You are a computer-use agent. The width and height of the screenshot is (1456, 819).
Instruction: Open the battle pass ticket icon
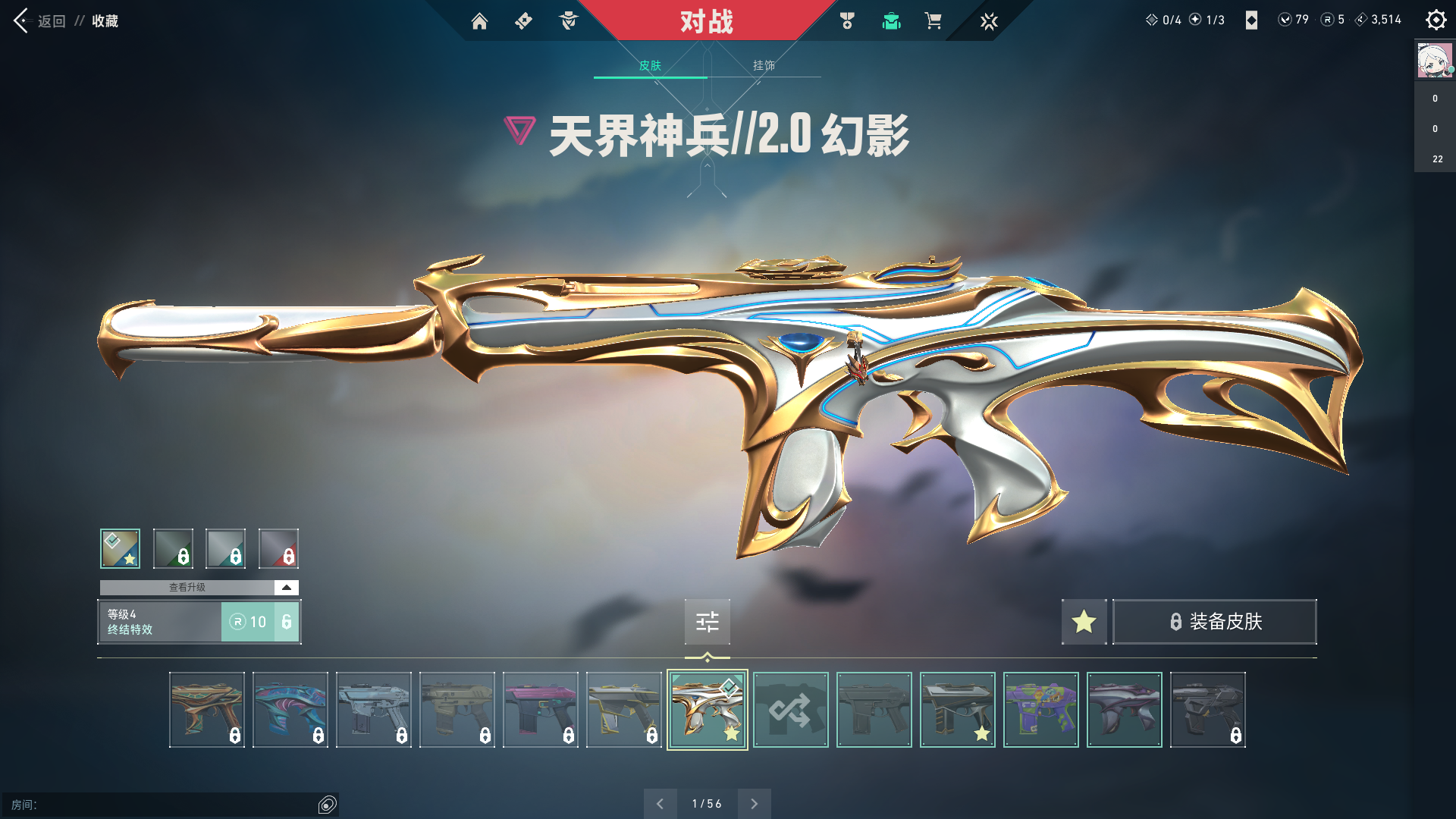click(x=522, y=22)
